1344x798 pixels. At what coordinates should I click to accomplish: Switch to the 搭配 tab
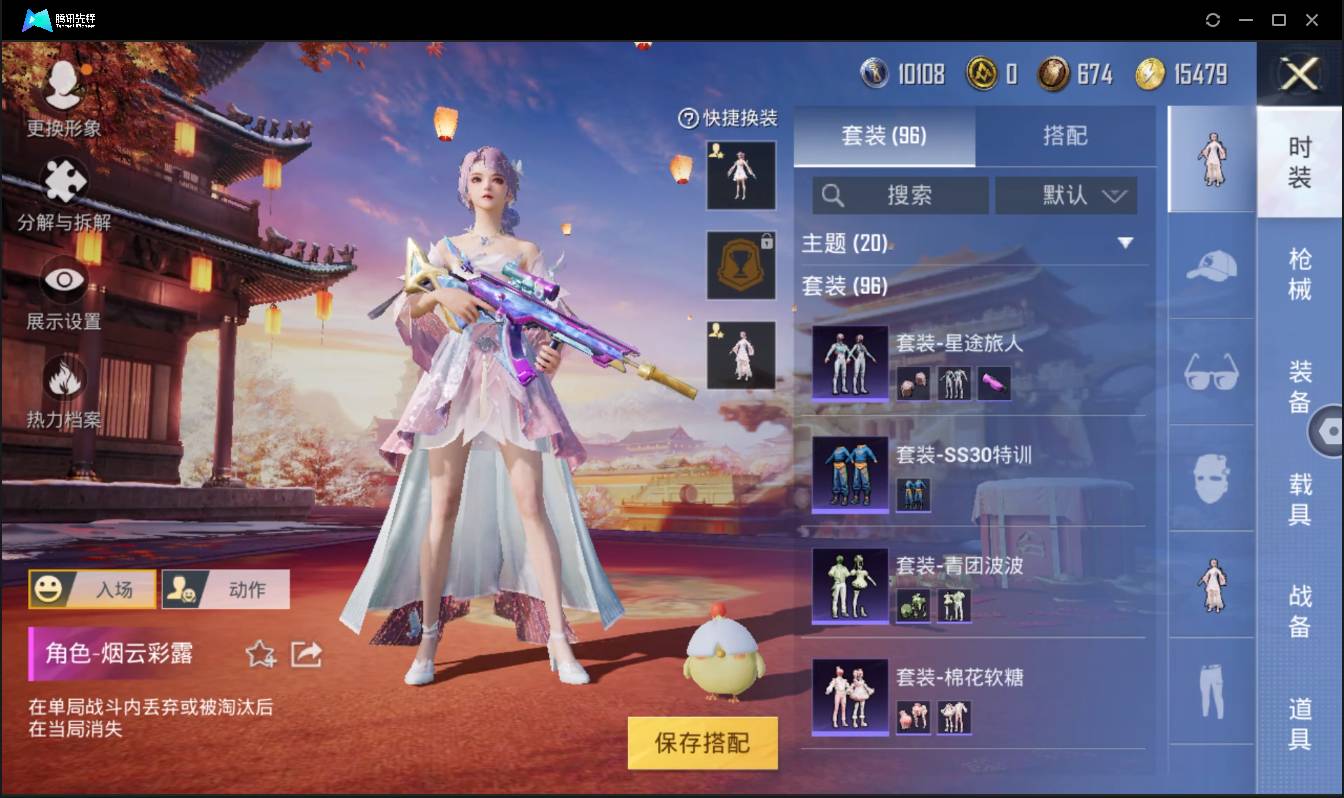click(x=1067, y=136)
